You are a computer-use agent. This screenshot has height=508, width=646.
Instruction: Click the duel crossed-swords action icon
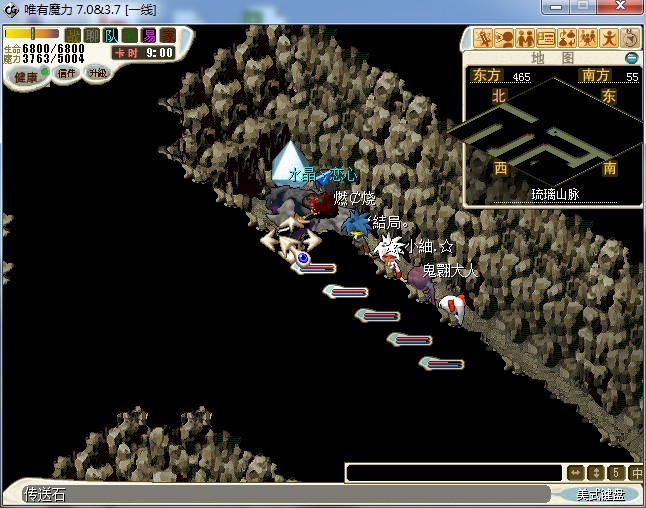484,39
